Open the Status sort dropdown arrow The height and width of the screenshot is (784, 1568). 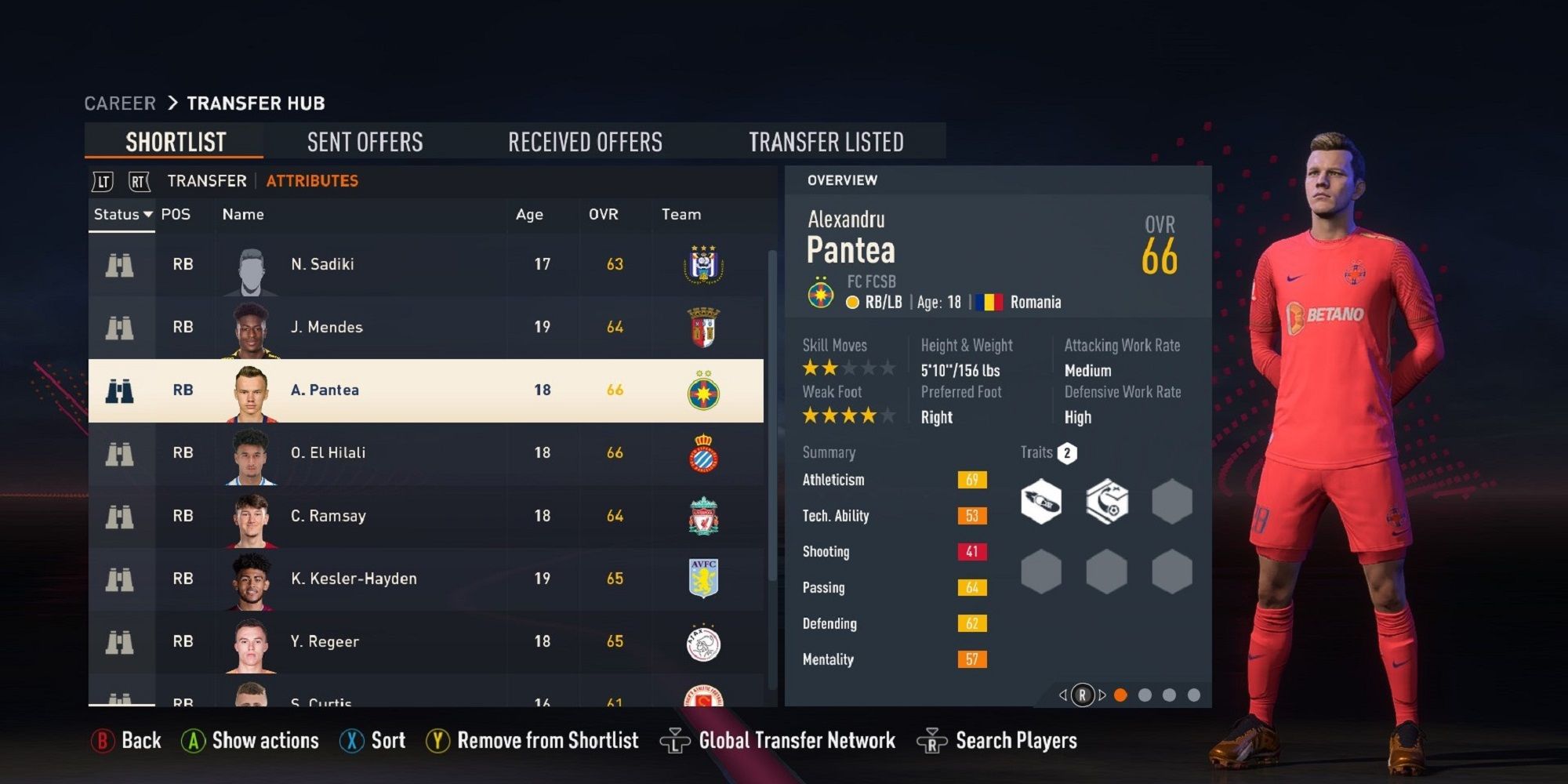(x=149, y=214)
